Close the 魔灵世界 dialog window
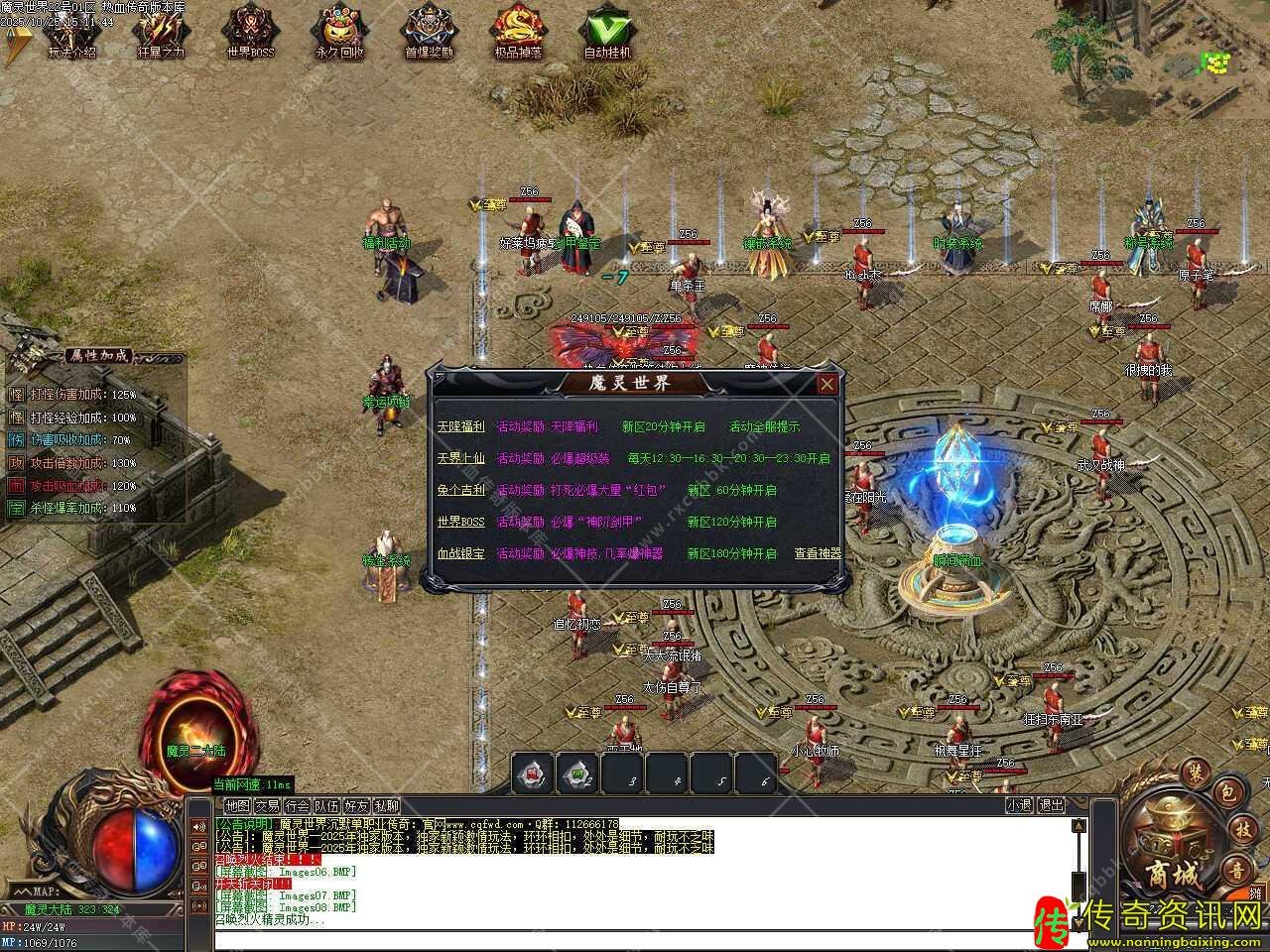The width and height of the screenshot is (1270, 952). (x=826, y=384)
